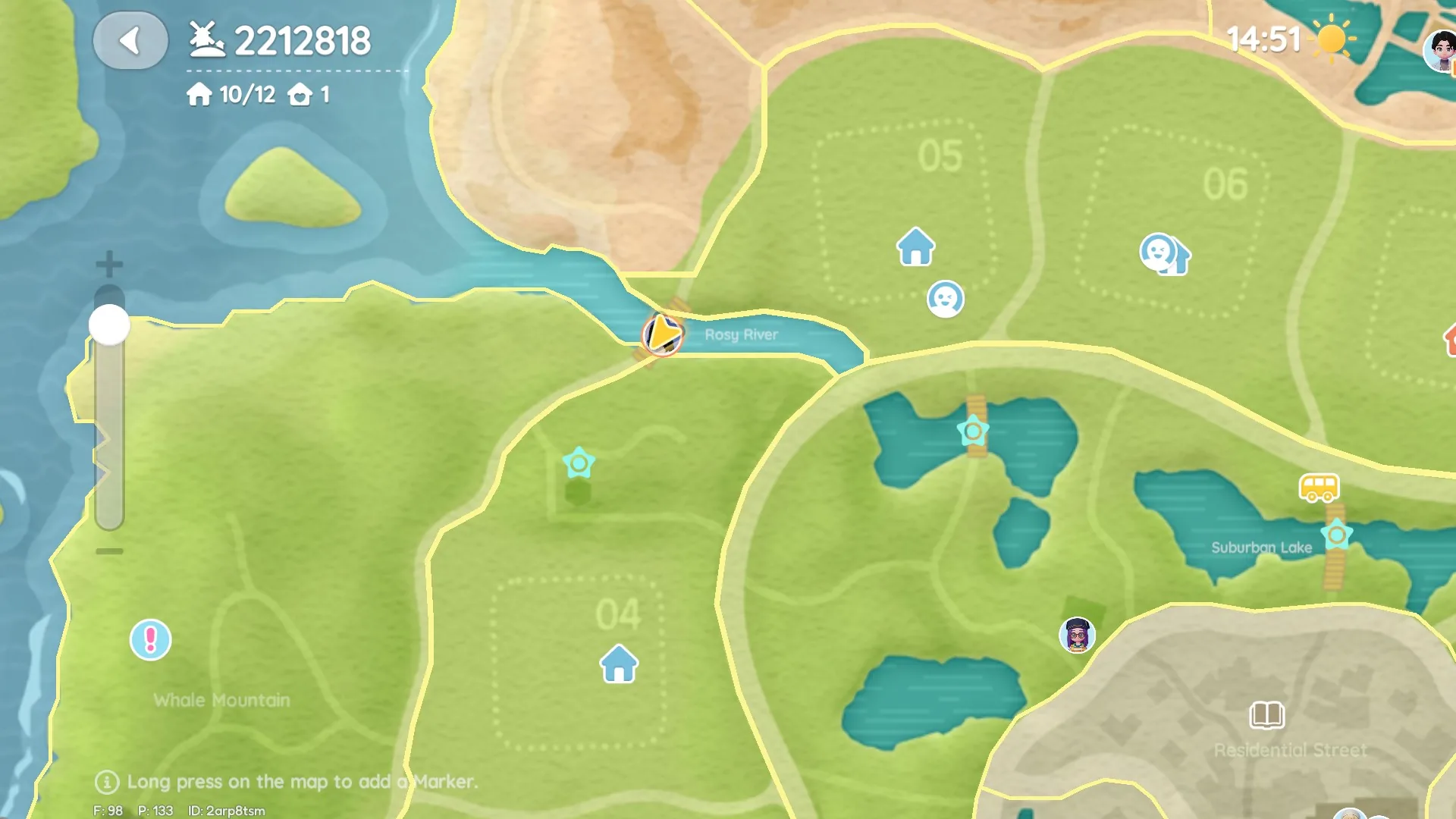This screenshot has height=819, width=1456.
Task: Select the star marker at Suburban Lake
Action: click(x=1336, y=535)
